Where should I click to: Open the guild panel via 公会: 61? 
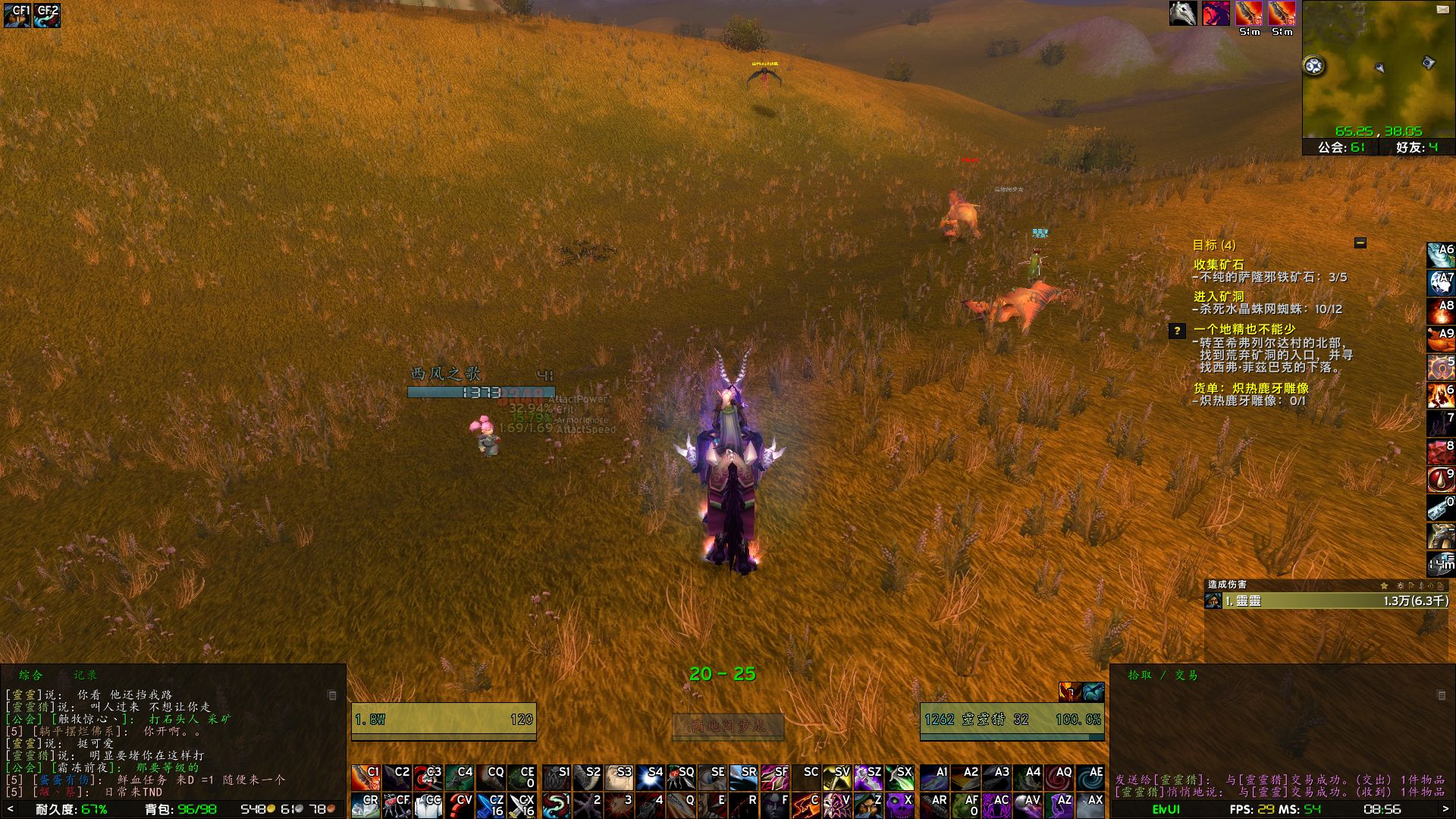(1342, 149)
